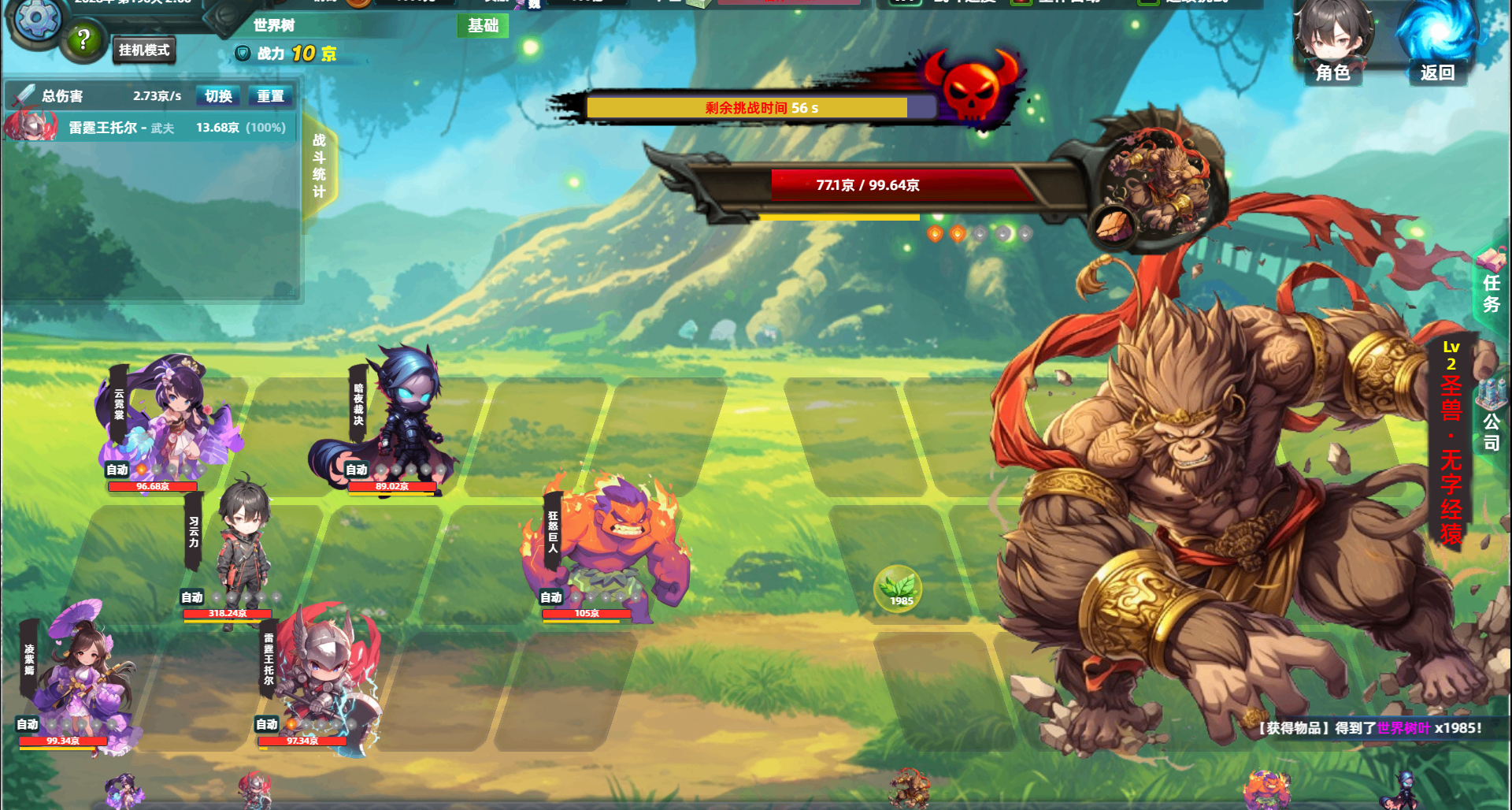Toggle 自动 for 狂怒巨人
The image size is (1512, 810).
pyautogui.click(x=551, y=597)
